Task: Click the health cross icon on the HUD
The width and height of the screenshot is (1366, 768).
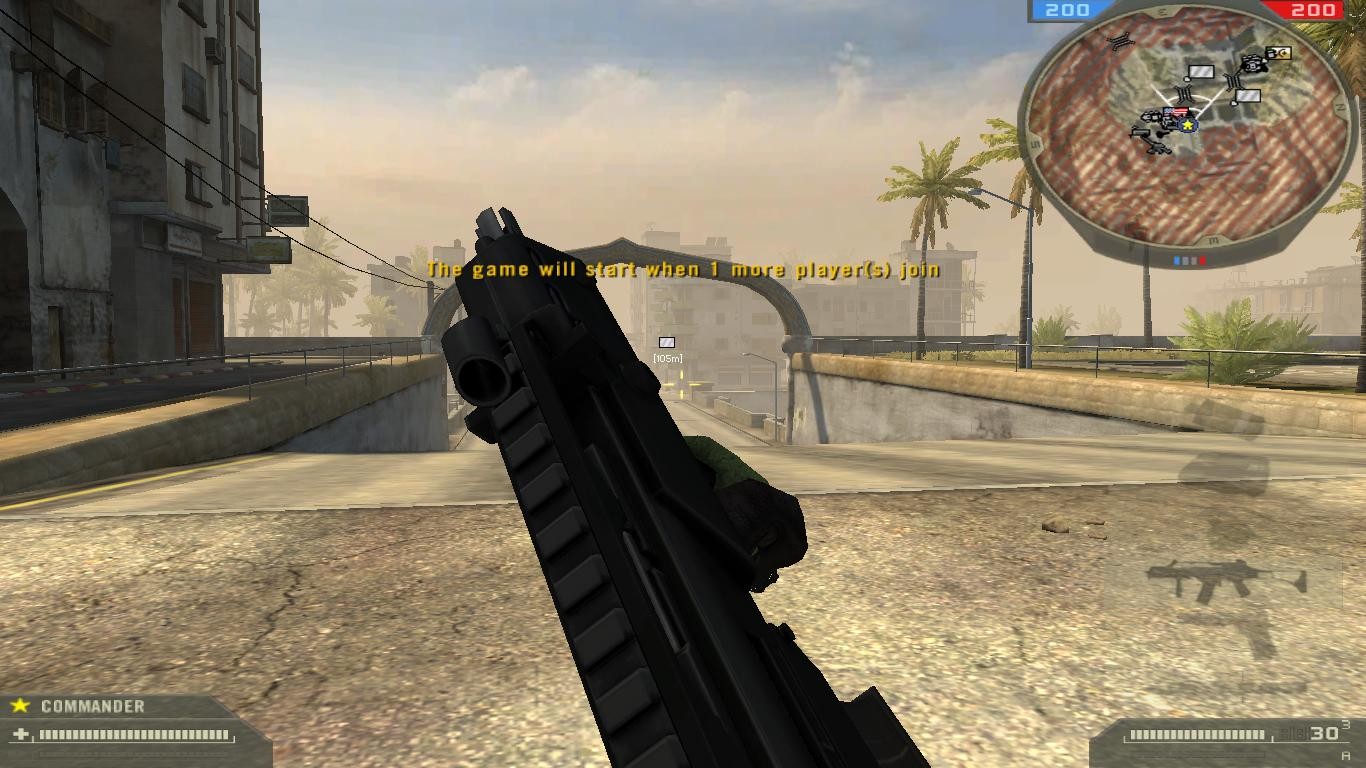Action: click(18, 733)
